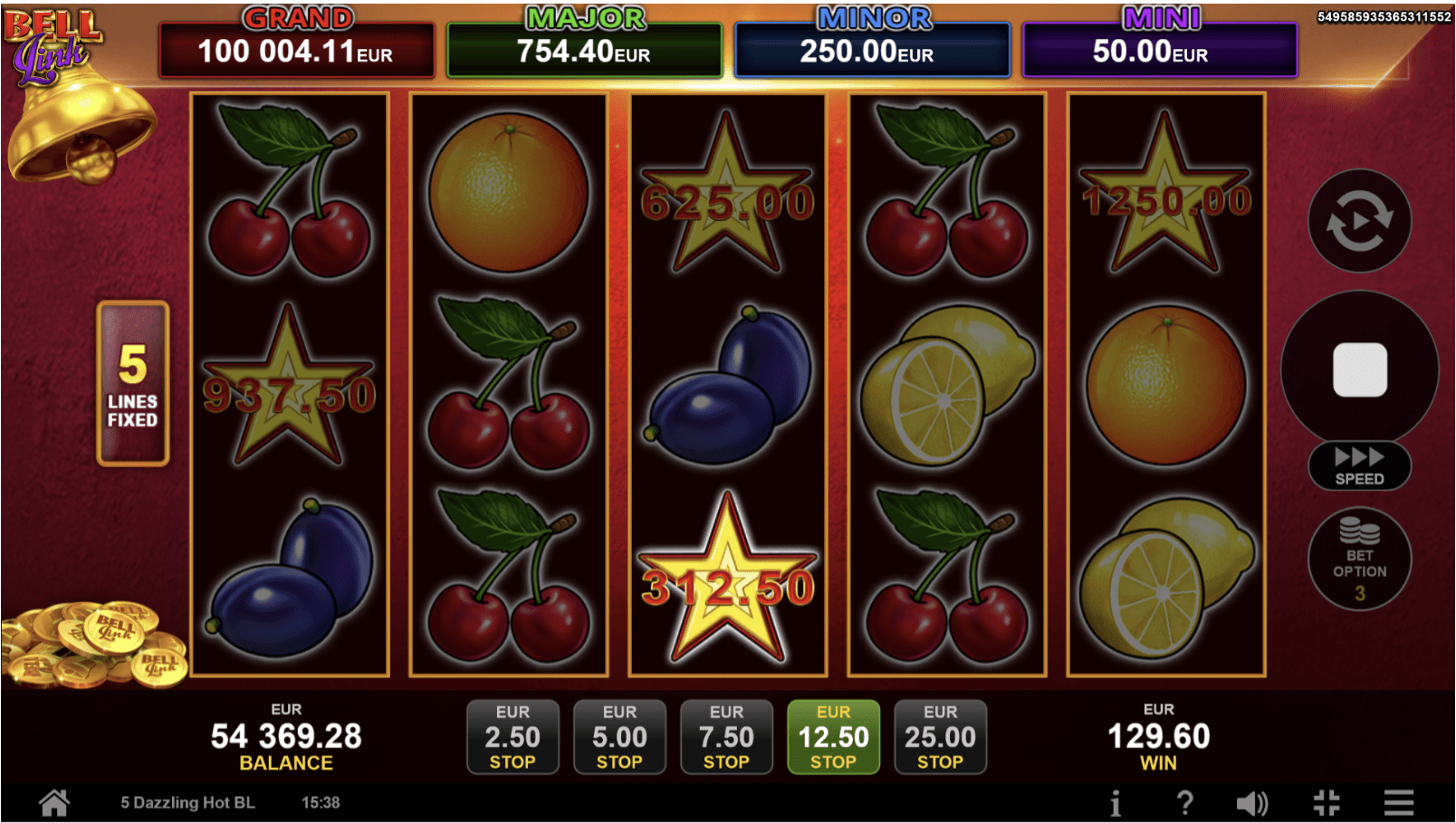Mute sound using the speaker icon
1456x823 pixels.
(x=1252, y=802)
